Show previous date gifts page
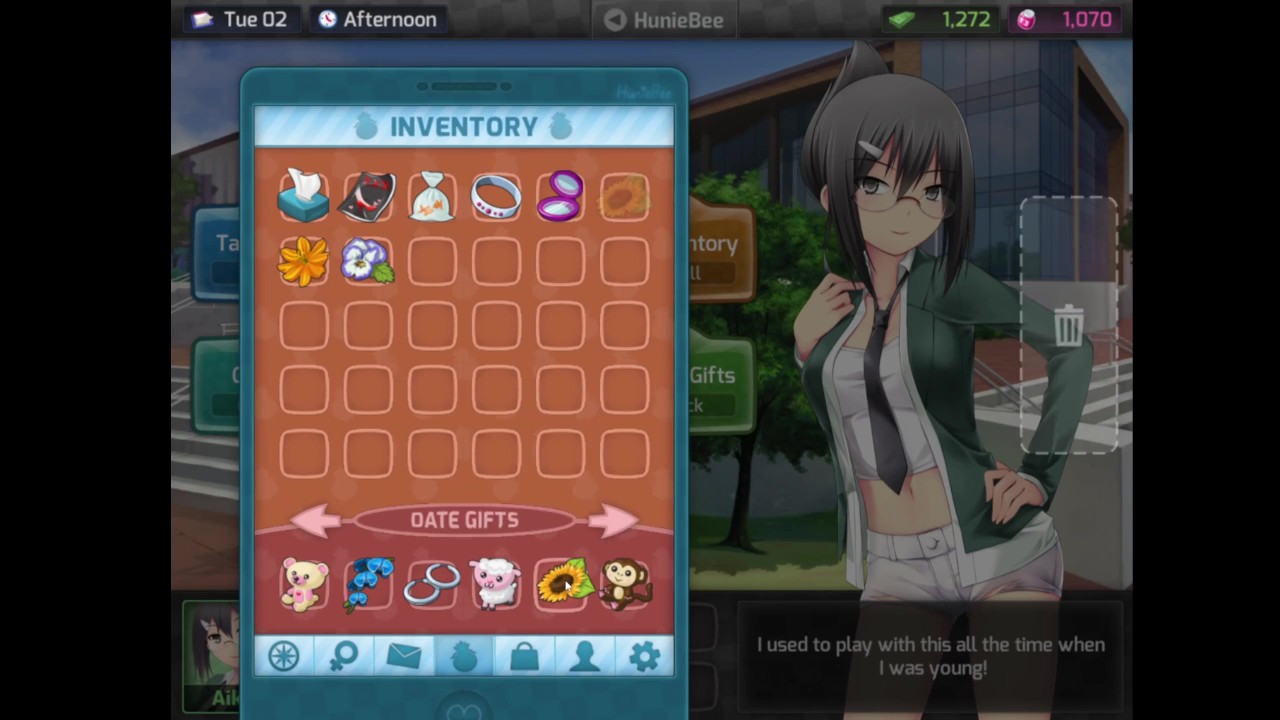Screen dimensions: 1280x720 [x=317, y=520]
